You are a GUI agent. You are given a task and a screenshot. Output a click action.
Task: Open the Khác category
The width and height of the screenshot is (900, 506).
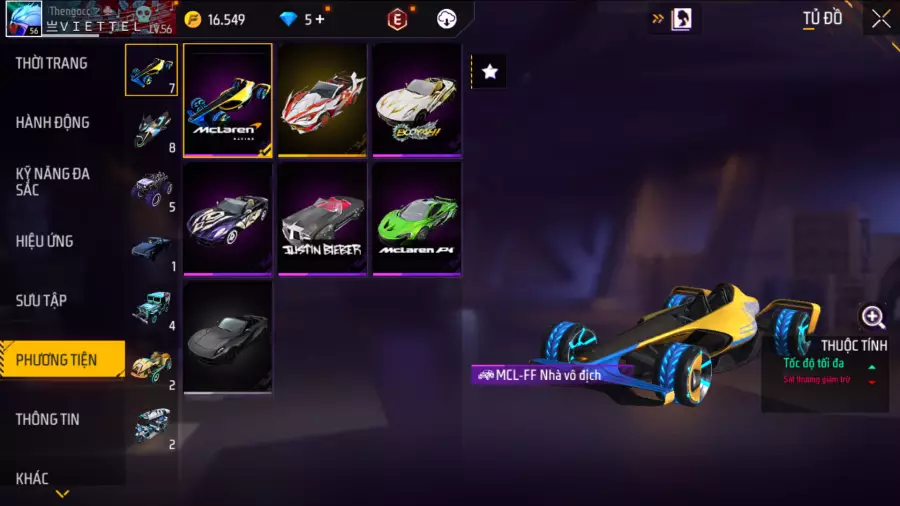point(33,478)
